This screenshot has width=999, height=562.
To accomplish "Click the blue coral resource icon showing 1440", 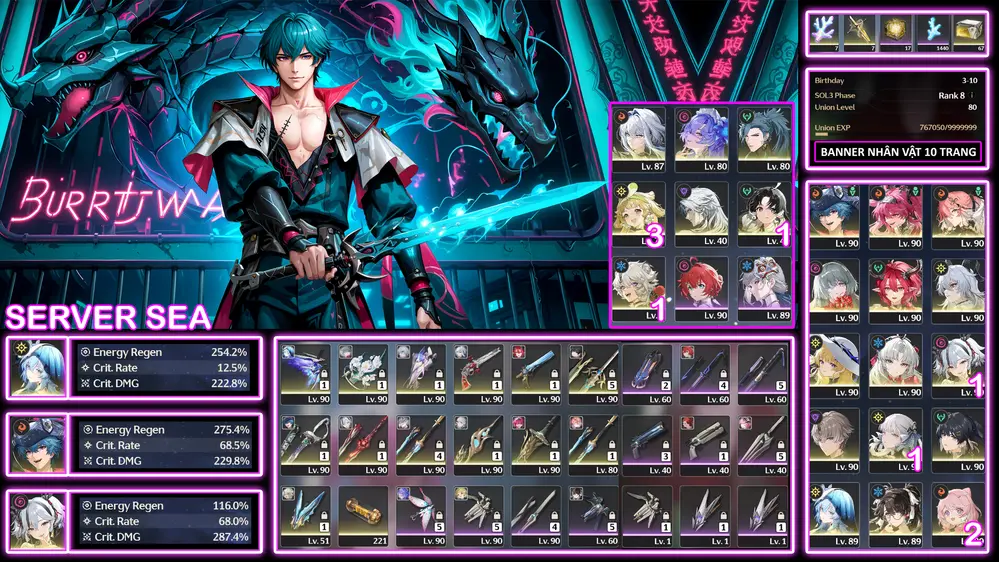I will (x=932, y=32).
